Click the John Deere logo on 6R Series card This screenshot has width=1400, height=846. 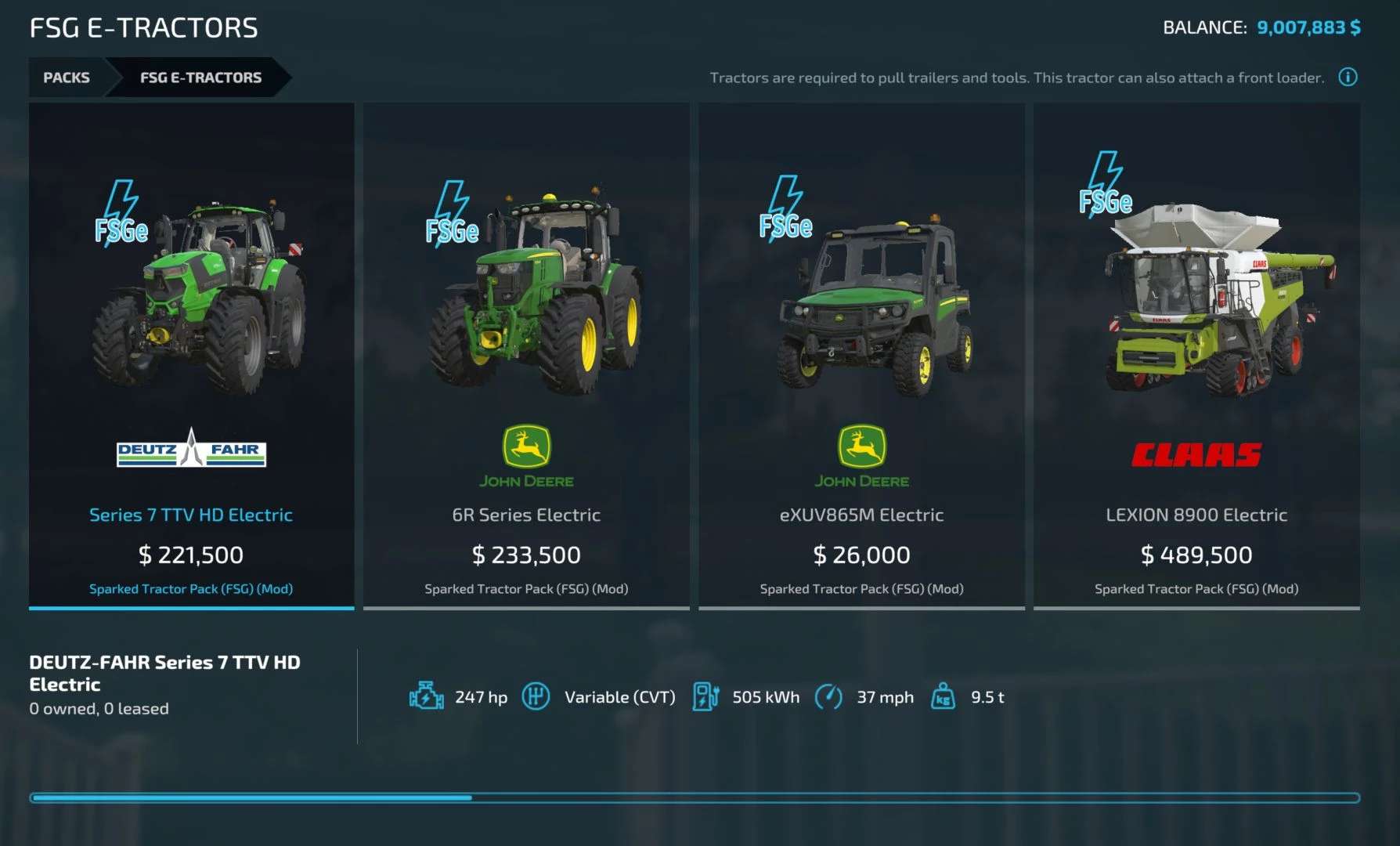(x=528, y=454)
